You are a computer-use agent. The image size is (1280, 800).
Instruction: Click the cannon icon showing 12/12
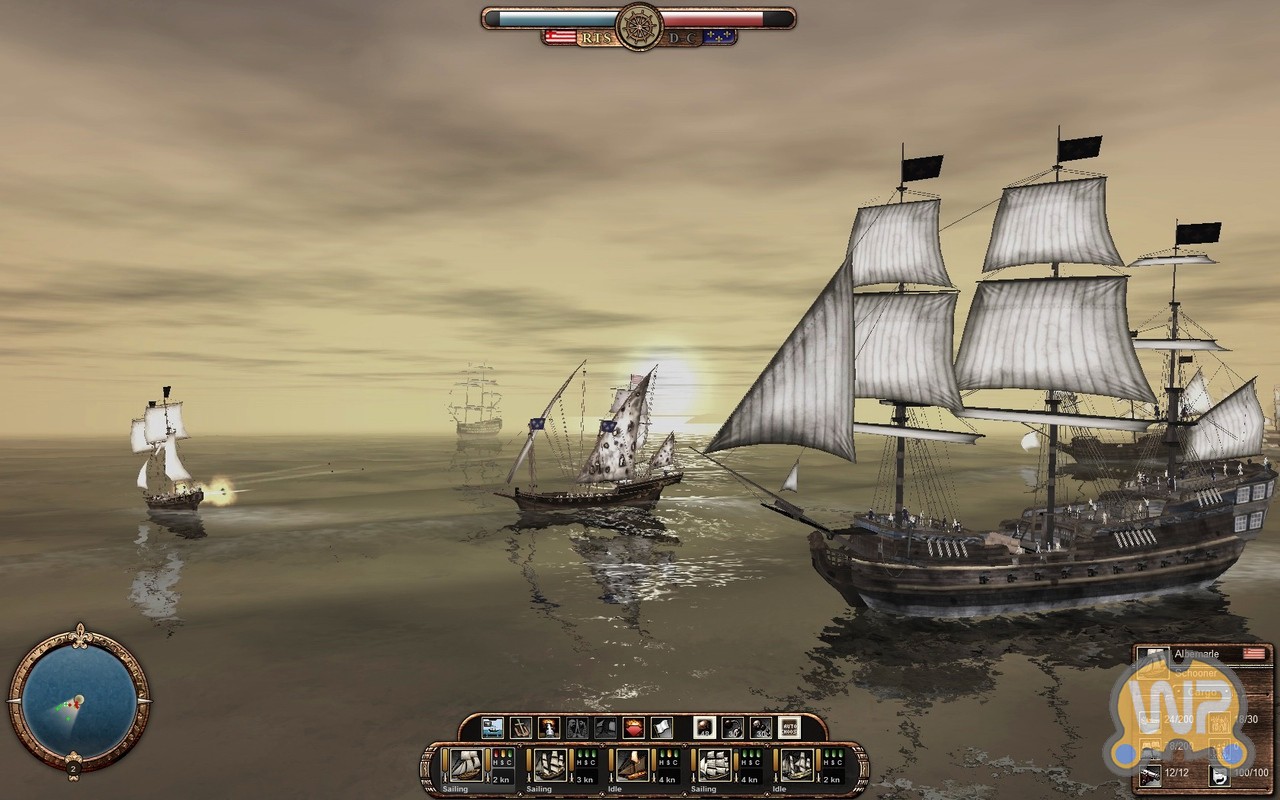click(1150, 773)
